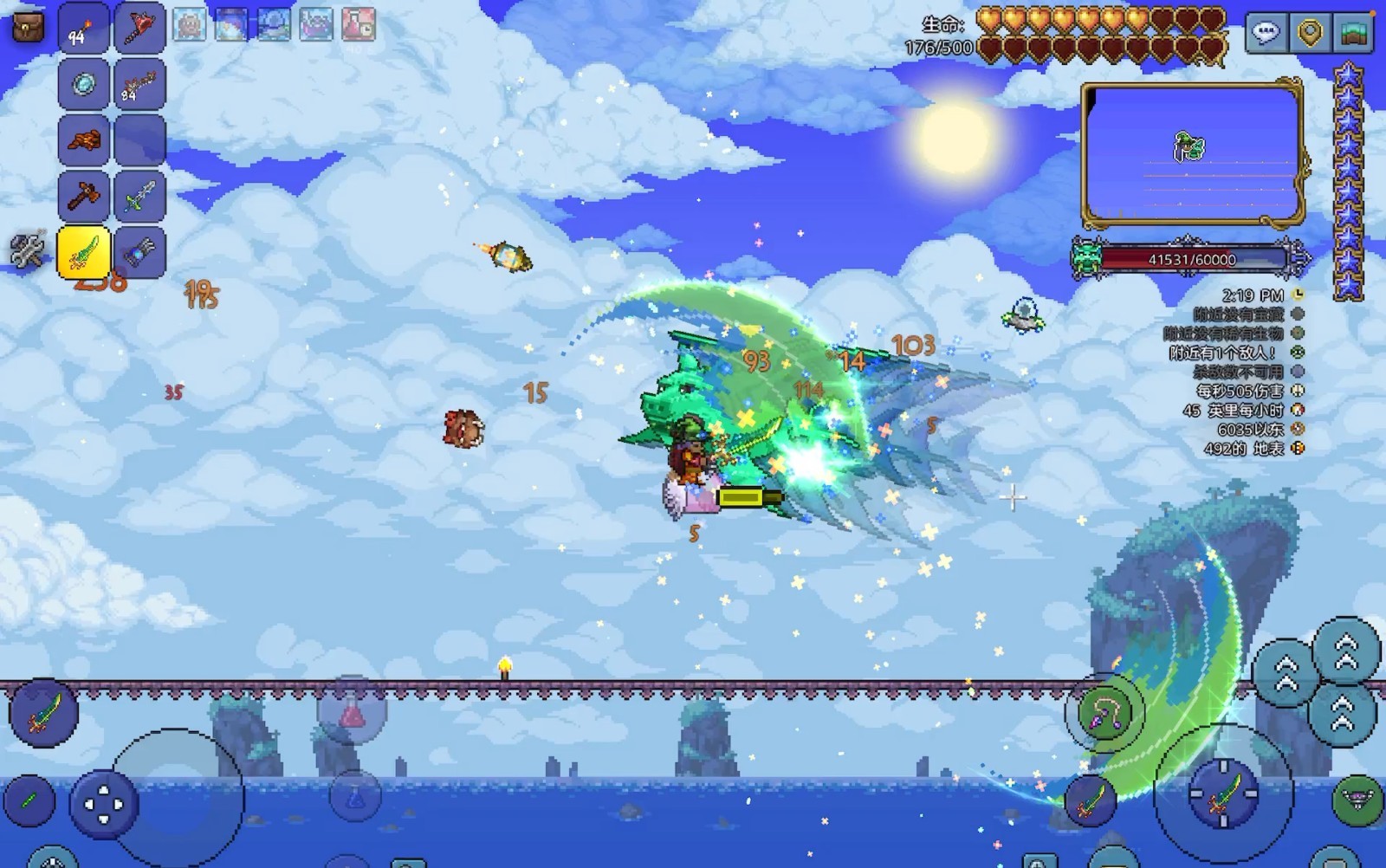Screen dimensions: 1386x868
Task: Tap the grappling hook button
Action: point(1104,712)
